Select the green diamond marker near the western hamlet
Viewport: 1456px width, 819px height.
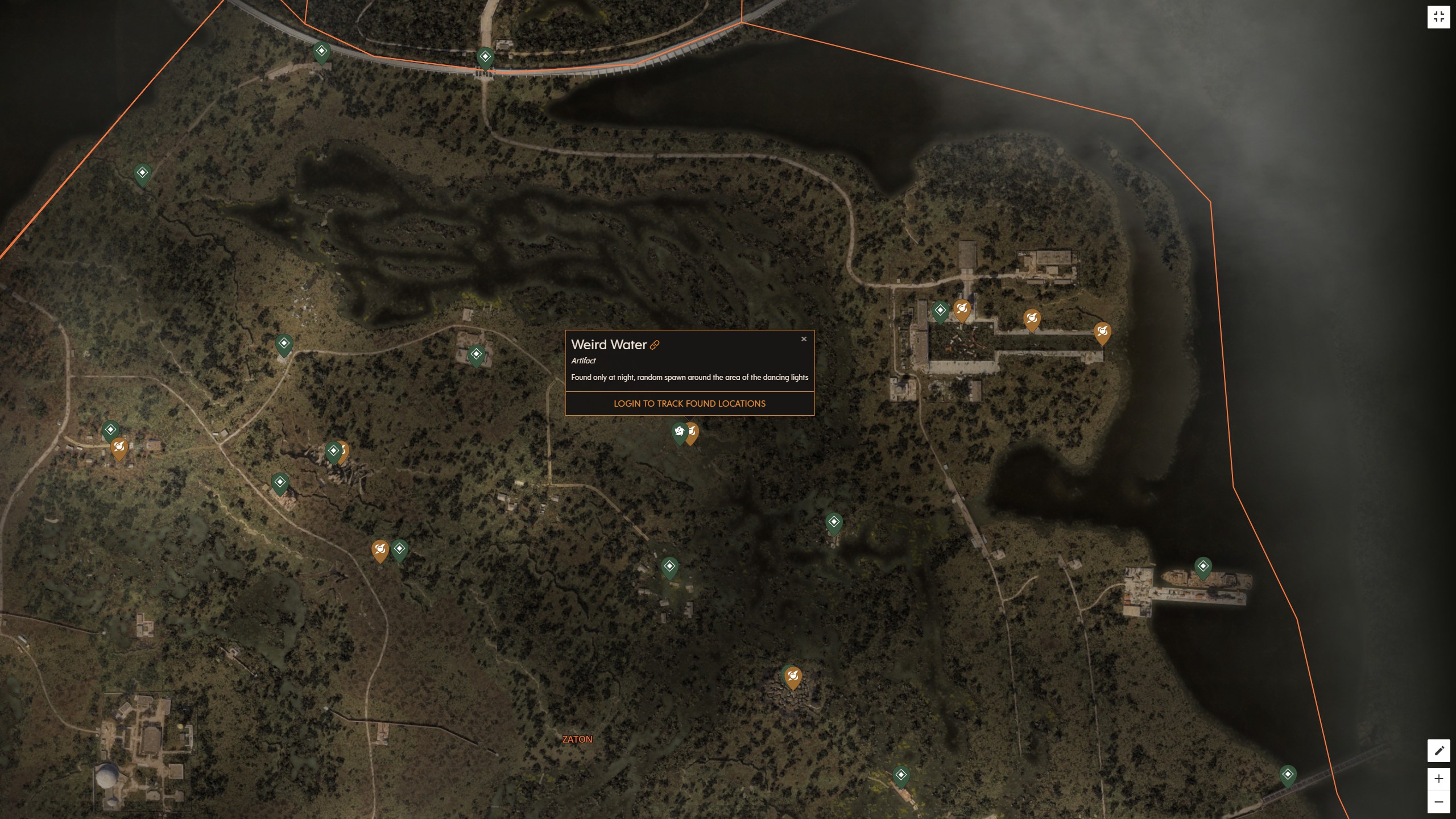pyautogui.click(x=110, y=431)
